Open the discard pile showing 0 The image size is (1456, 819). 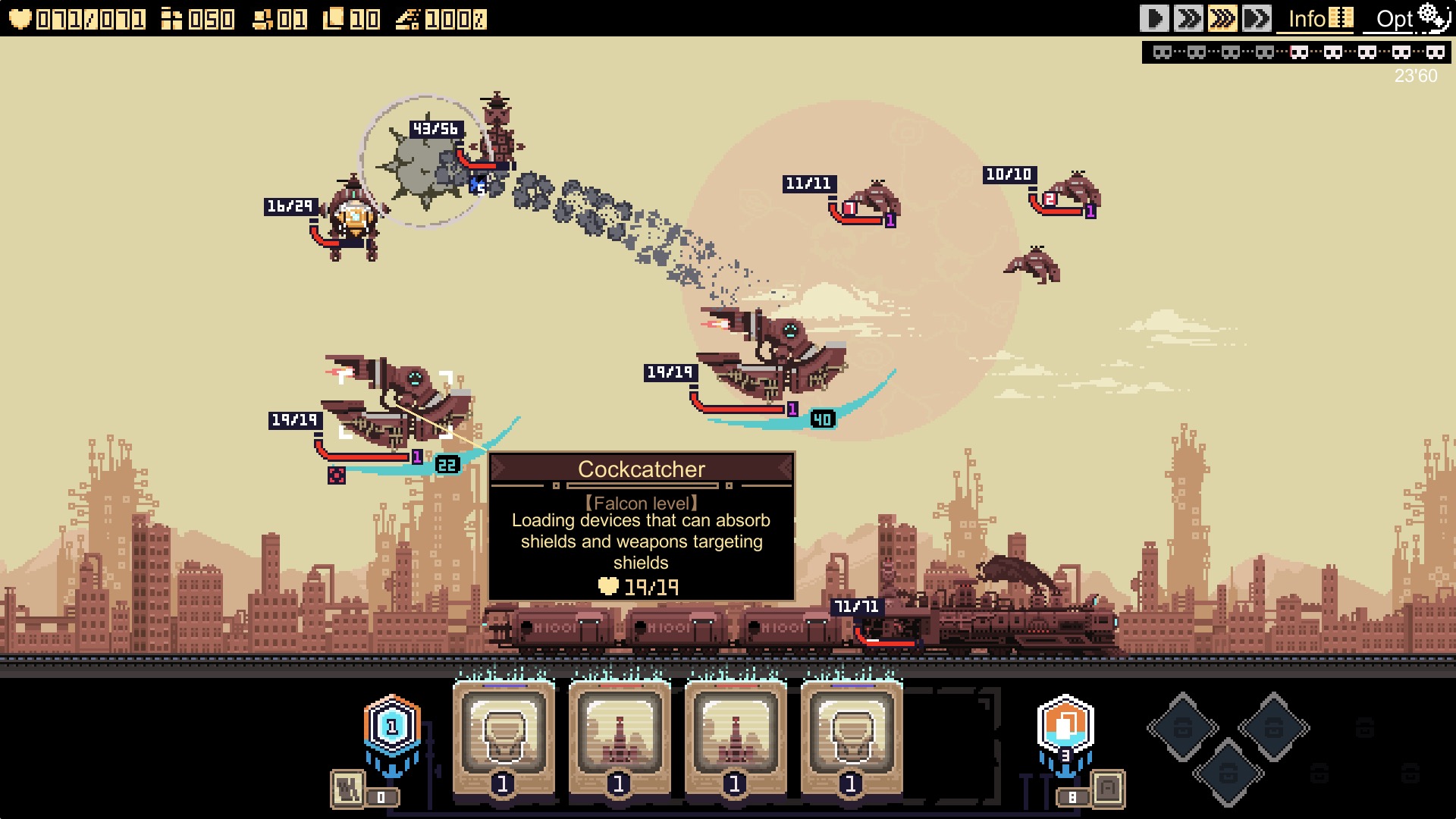coord(349,789)
